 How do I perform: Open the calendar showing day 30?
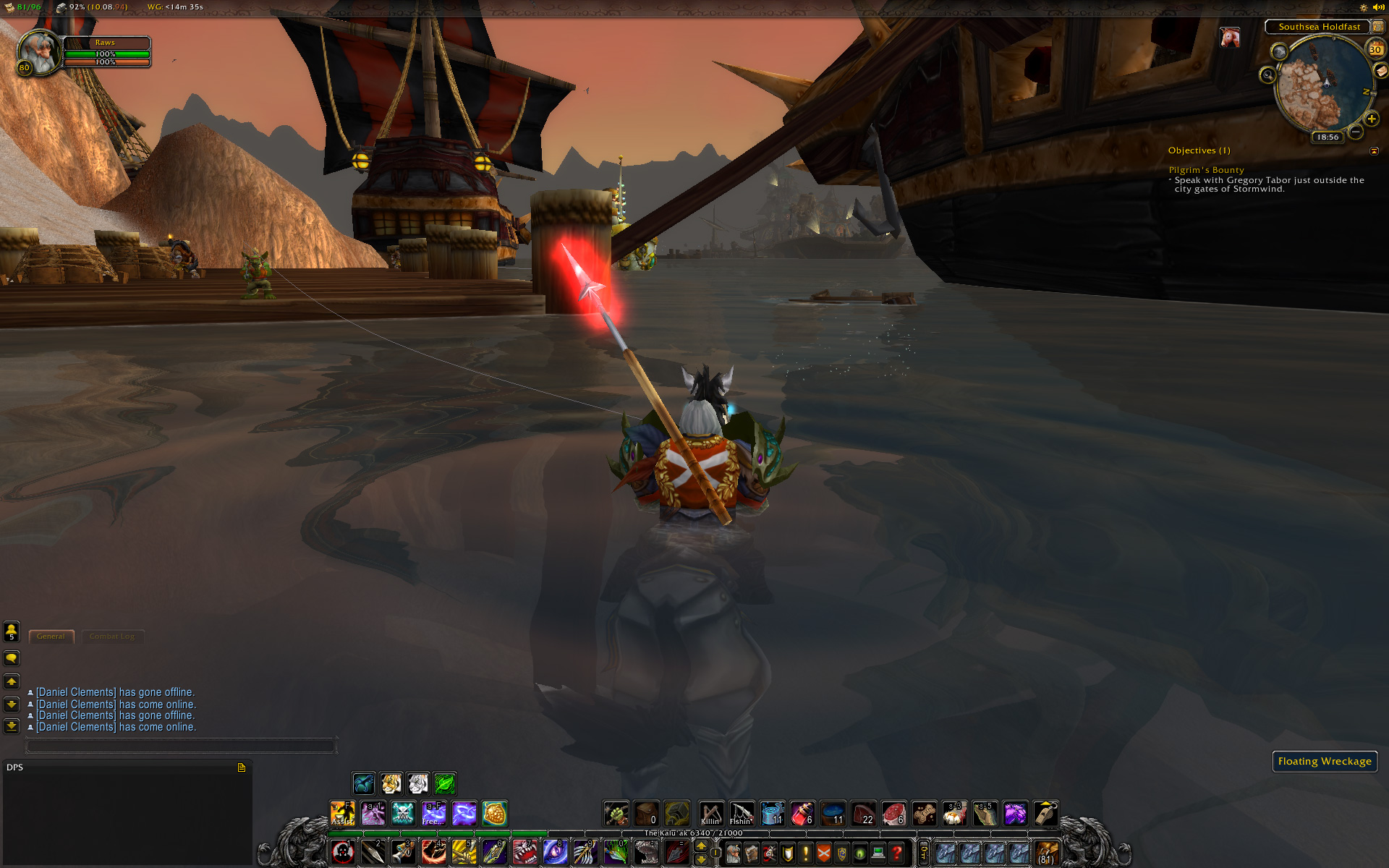pos(1375,49)
